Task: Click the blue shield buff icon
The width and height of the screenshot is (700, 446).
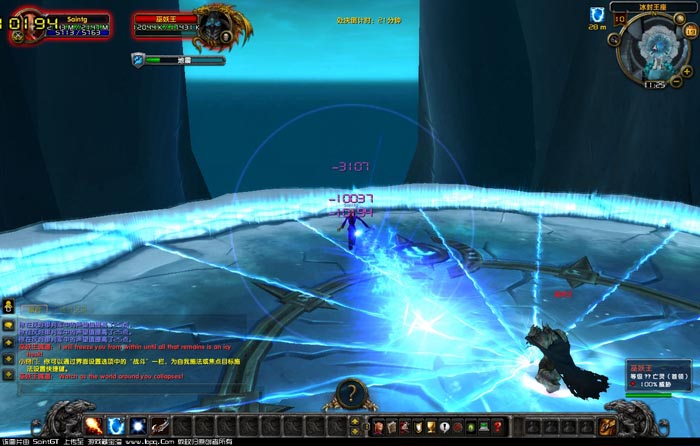Action: coord(597,14)
